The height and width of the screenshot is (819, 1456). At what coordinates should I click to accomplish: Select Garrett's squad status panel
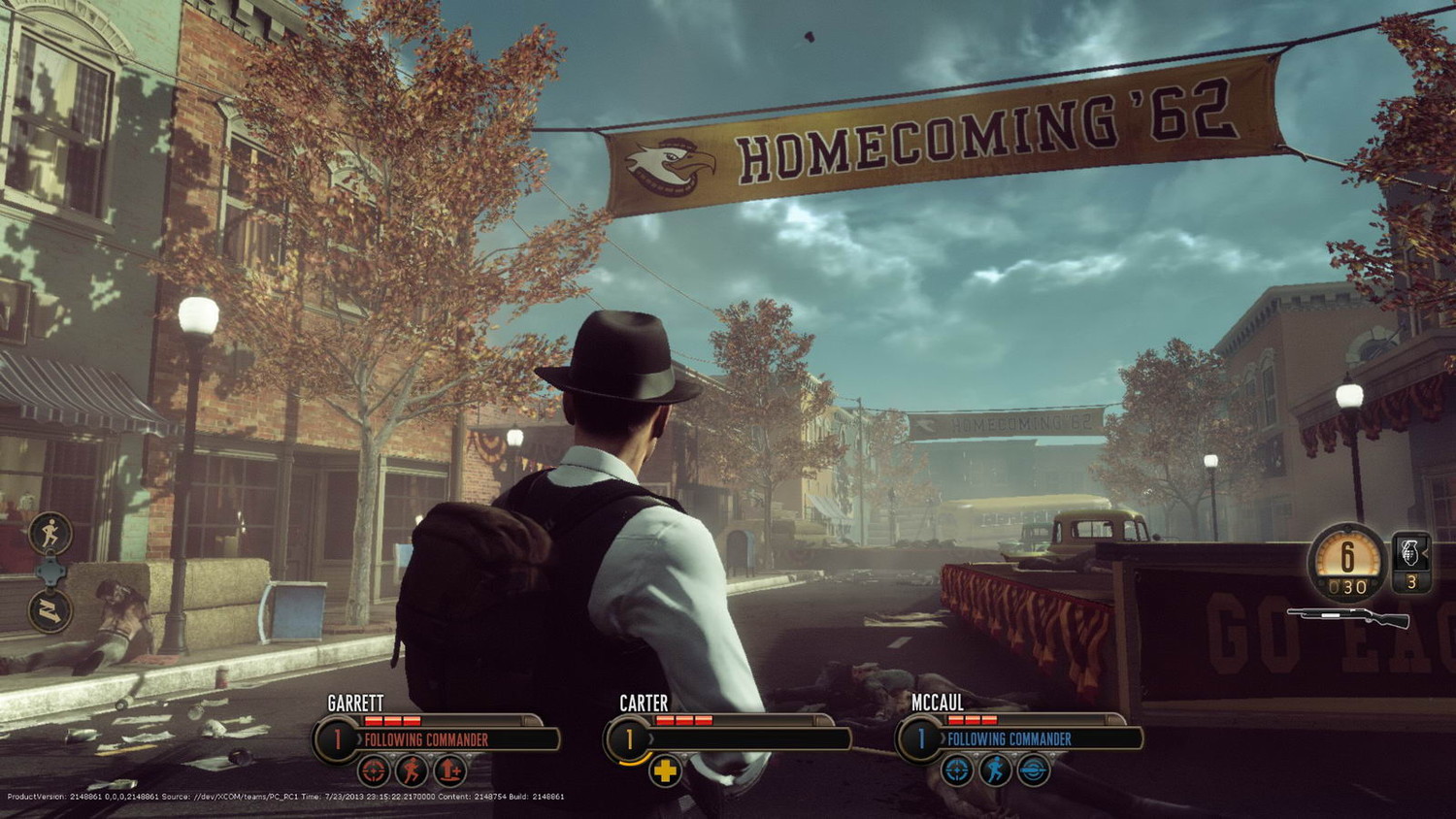[437, 739]
